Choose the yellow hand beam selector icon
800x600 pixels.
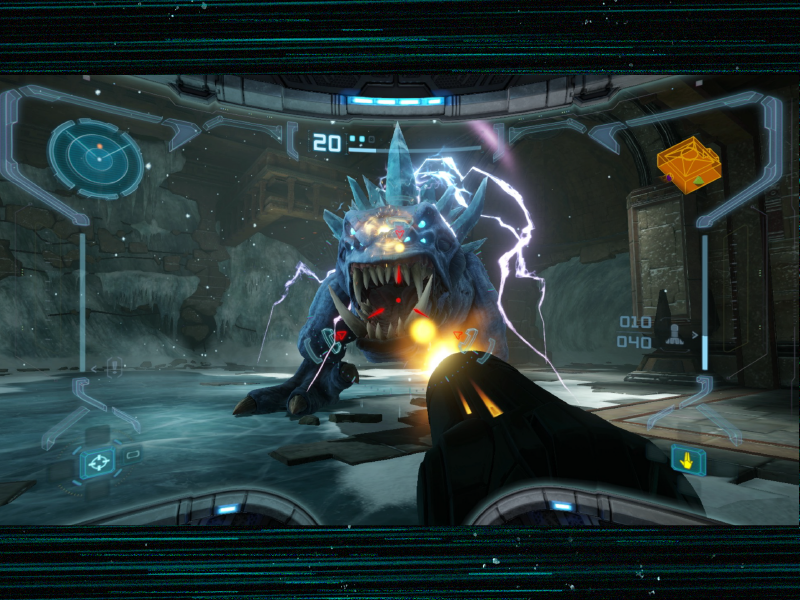pyautogui.click(x=688, y=460)
